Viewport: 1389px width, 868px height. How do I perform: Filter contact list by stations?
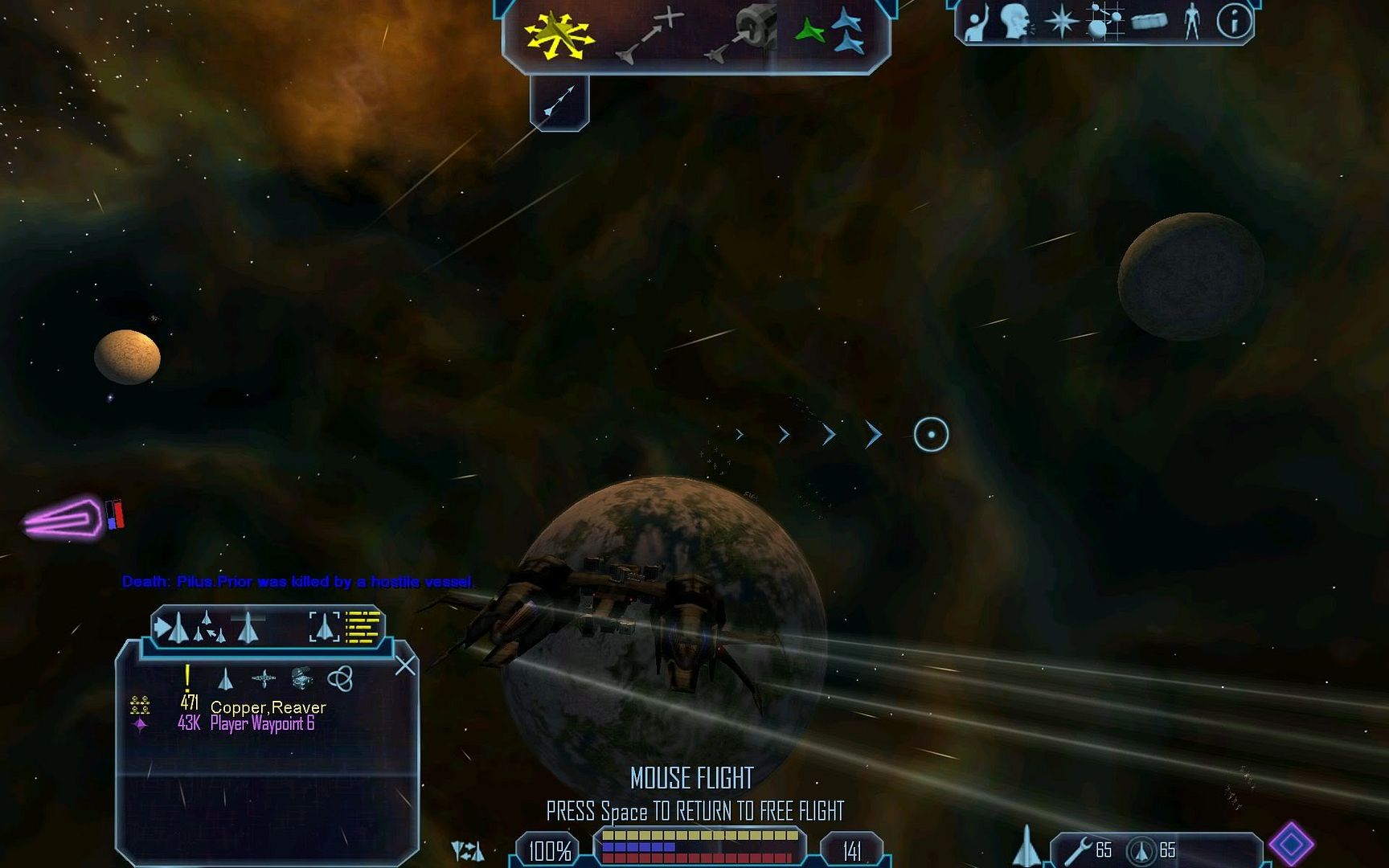pos(264,680)
